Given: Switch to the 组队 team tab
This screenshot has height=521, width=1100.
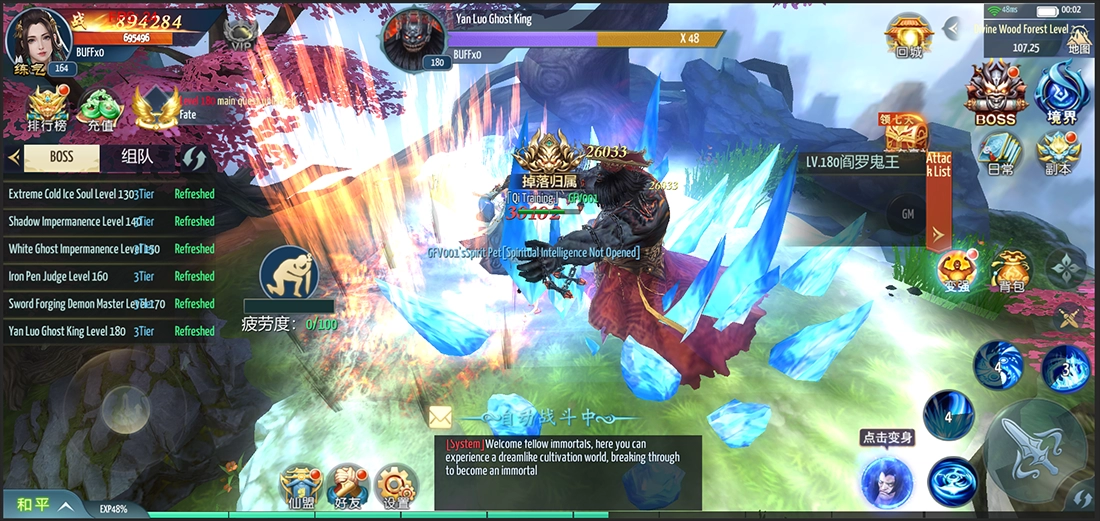Looking at the screenshot, I should coord(137,157).
